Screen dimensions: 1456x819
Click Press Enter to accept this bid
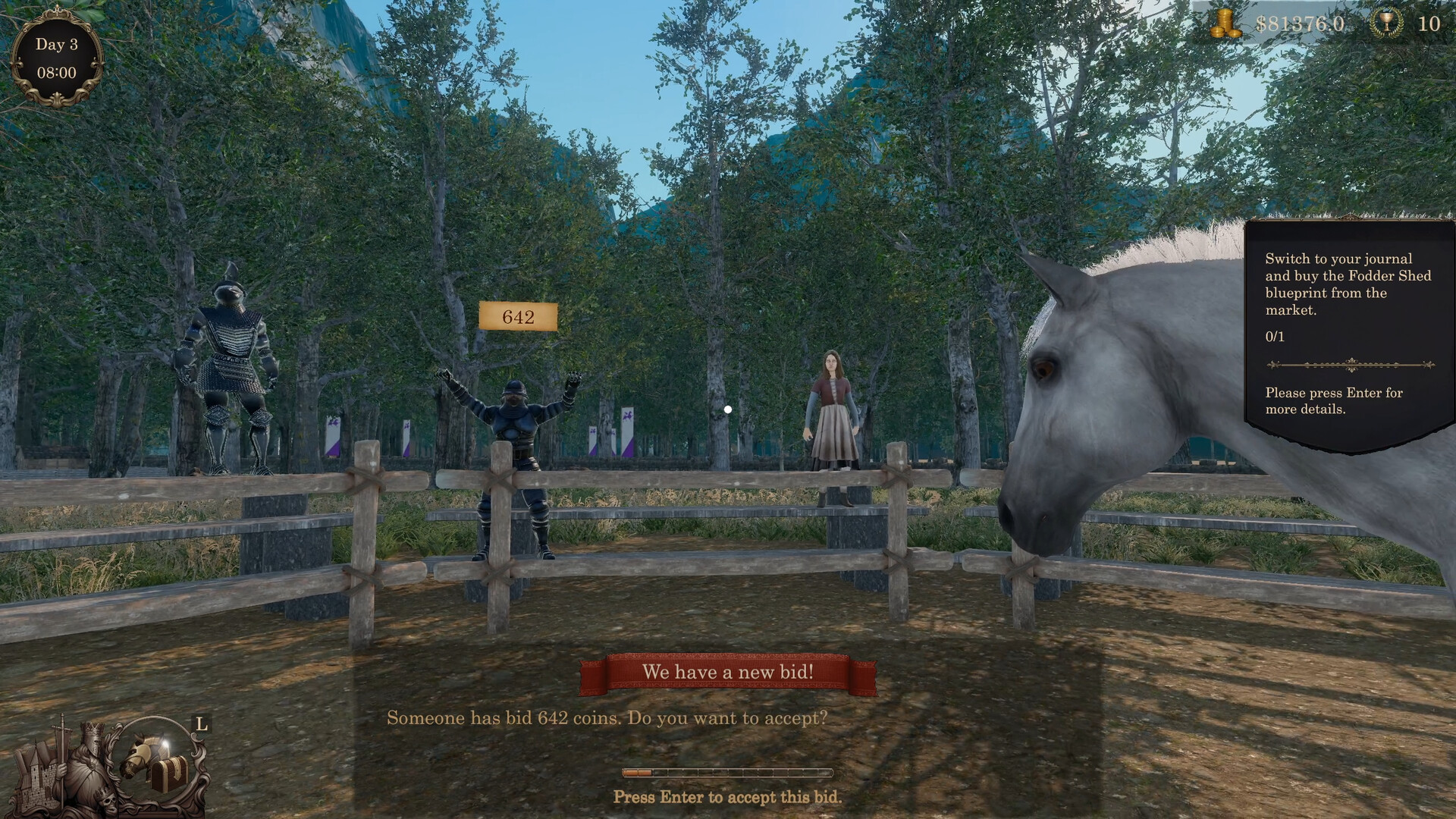point(727,797)
